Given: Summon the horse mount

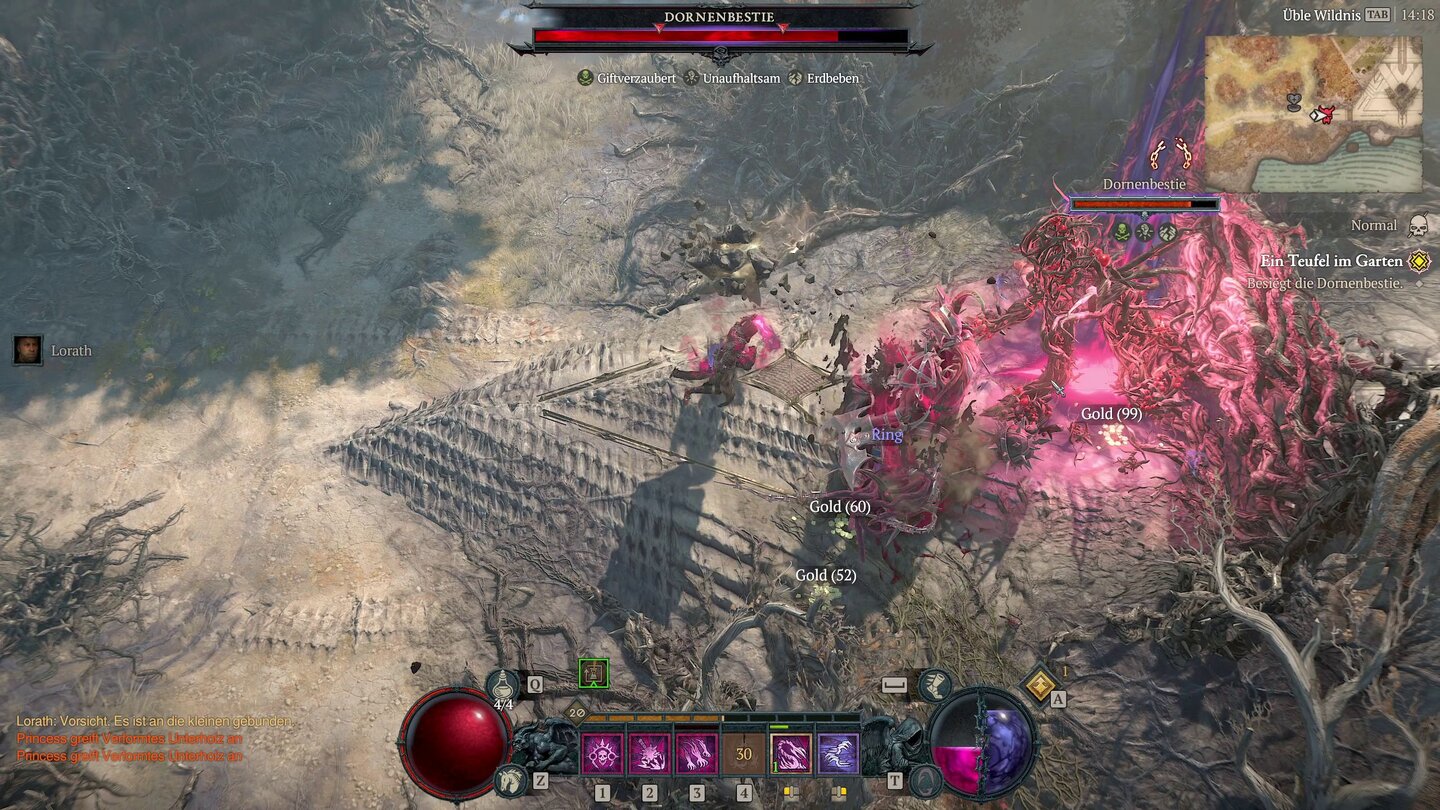Looking at the screenshot, I should pyautogui.click(x=509, y=780).
